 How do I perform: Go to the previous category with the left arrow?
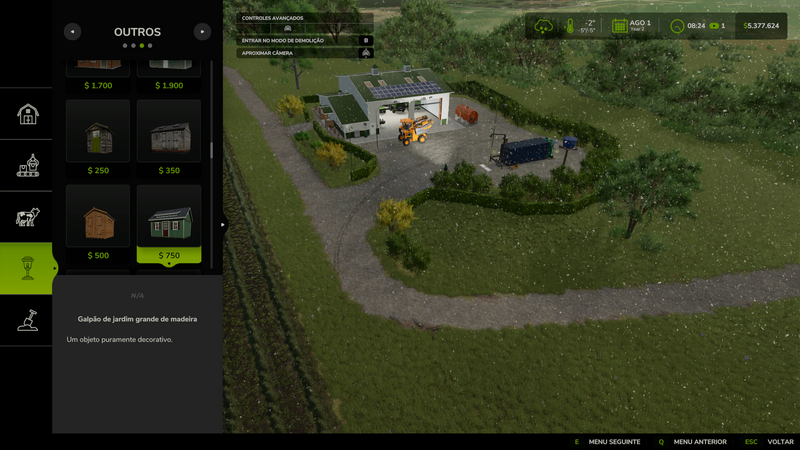72,32
